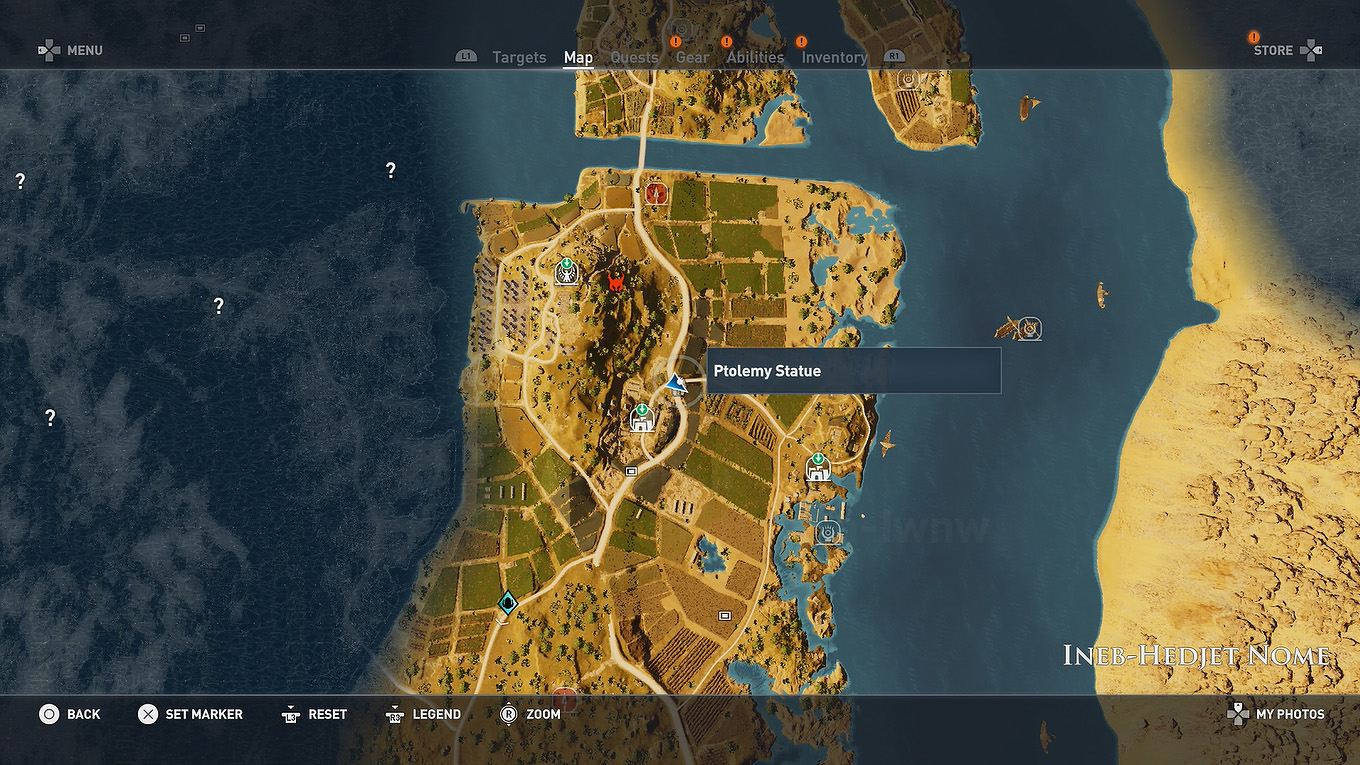Click the question mark in the western waters

[x=219, y=306]
